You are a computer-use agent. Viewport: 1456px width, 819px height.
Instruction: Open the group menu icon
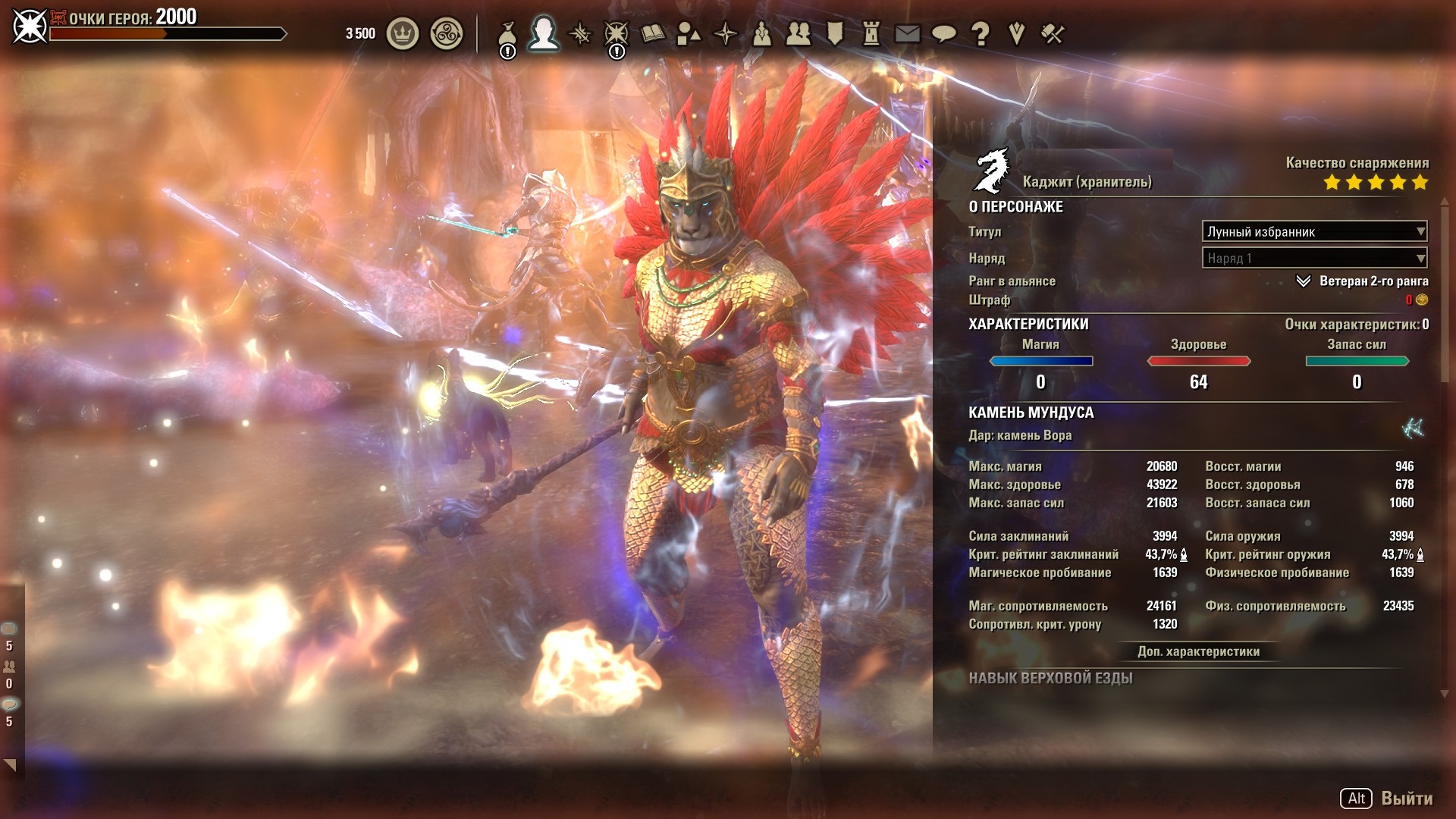click(x=761, y=34)
